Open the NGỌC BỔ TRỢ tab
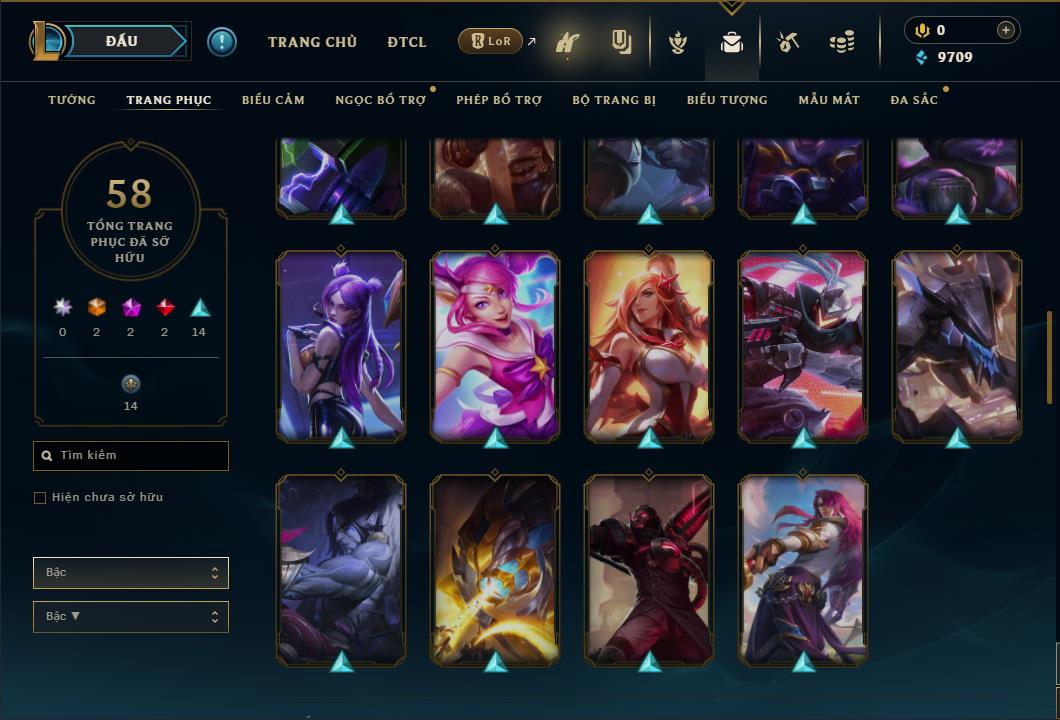This screenshot has width=1060, height=720. coord(380,100)
